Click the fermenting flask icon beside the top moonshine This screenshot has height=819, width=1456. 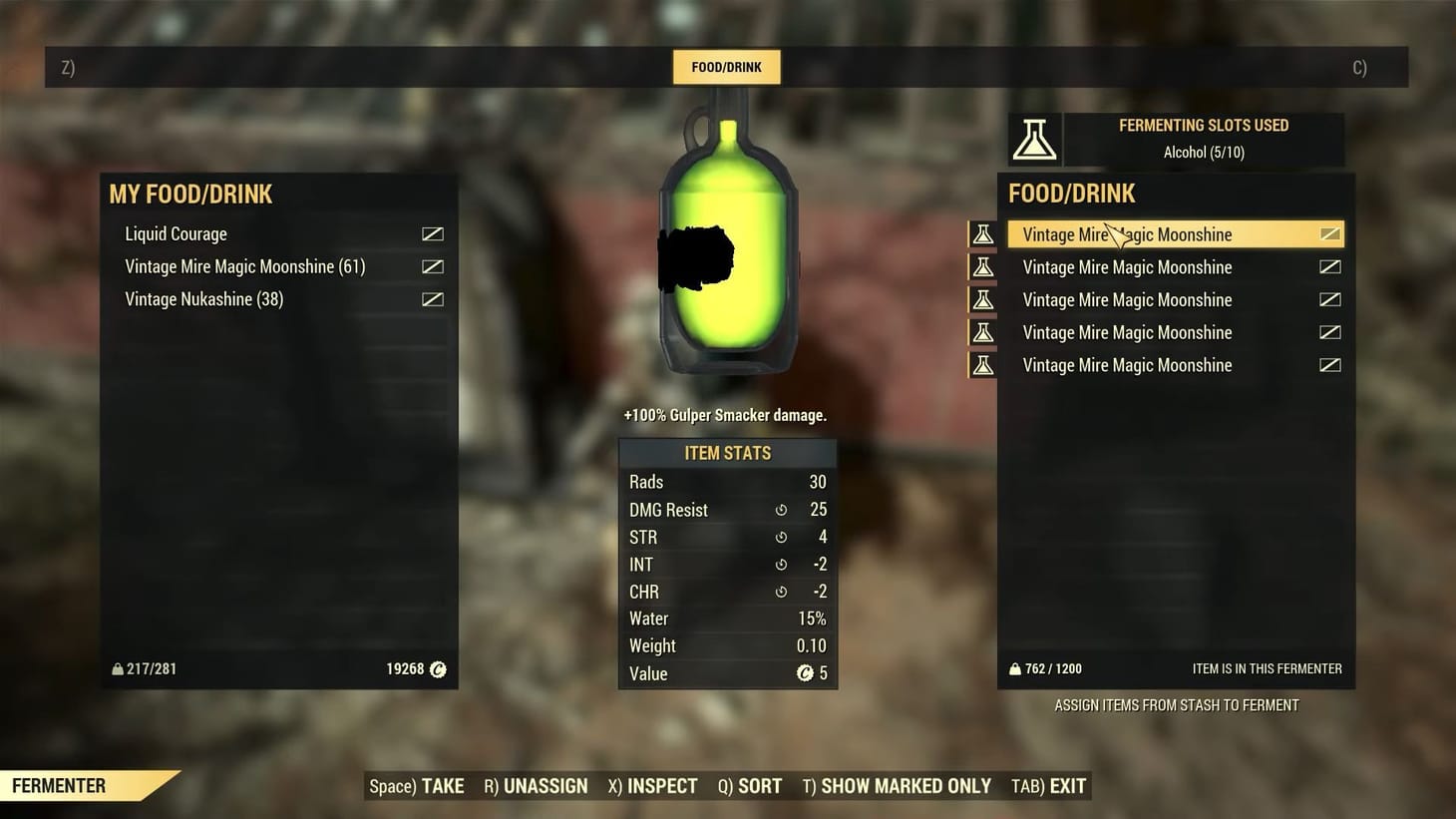[983, 233]
